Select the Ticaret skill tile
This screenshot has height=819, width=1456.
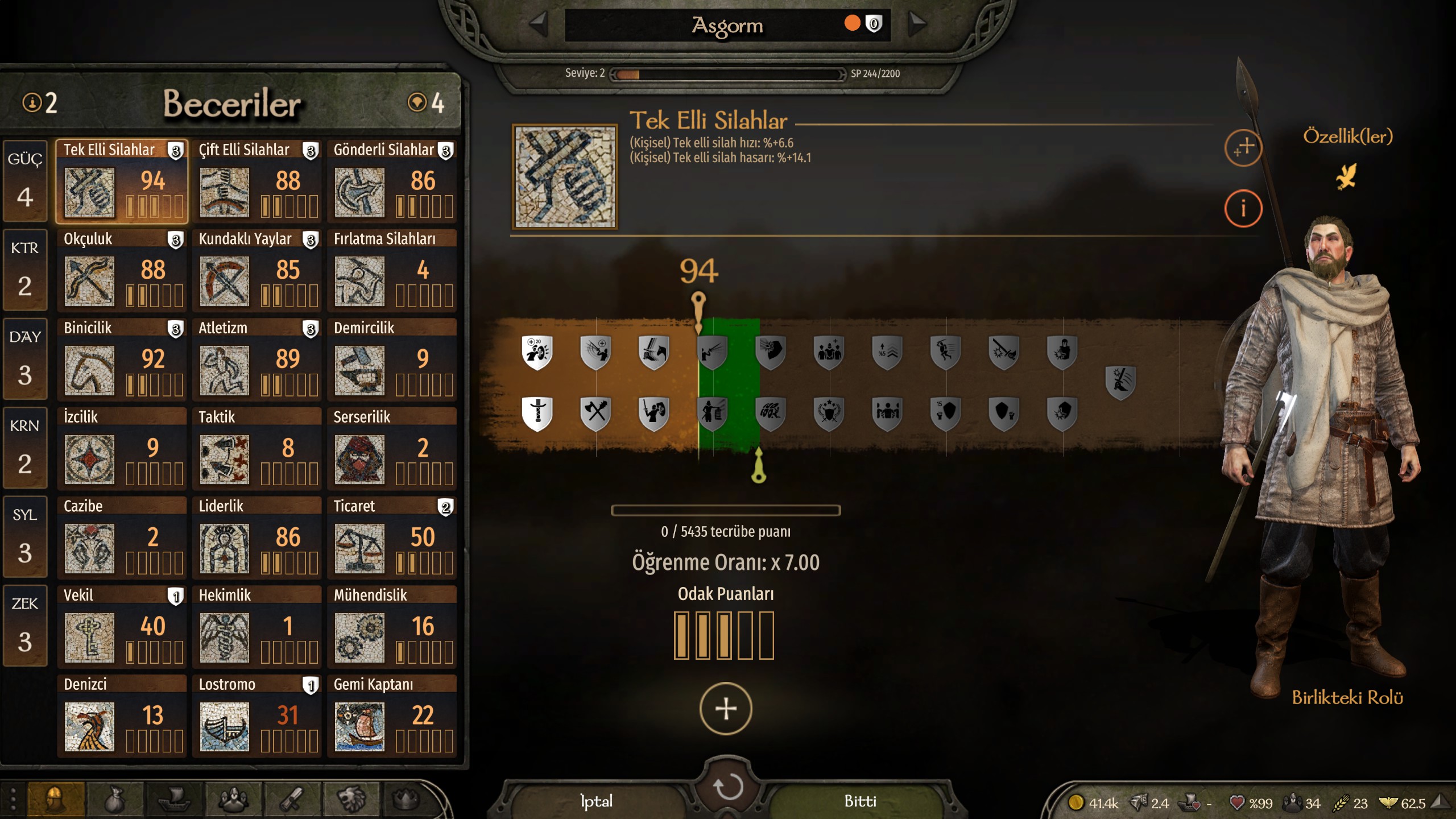click(x=392, y=537)
